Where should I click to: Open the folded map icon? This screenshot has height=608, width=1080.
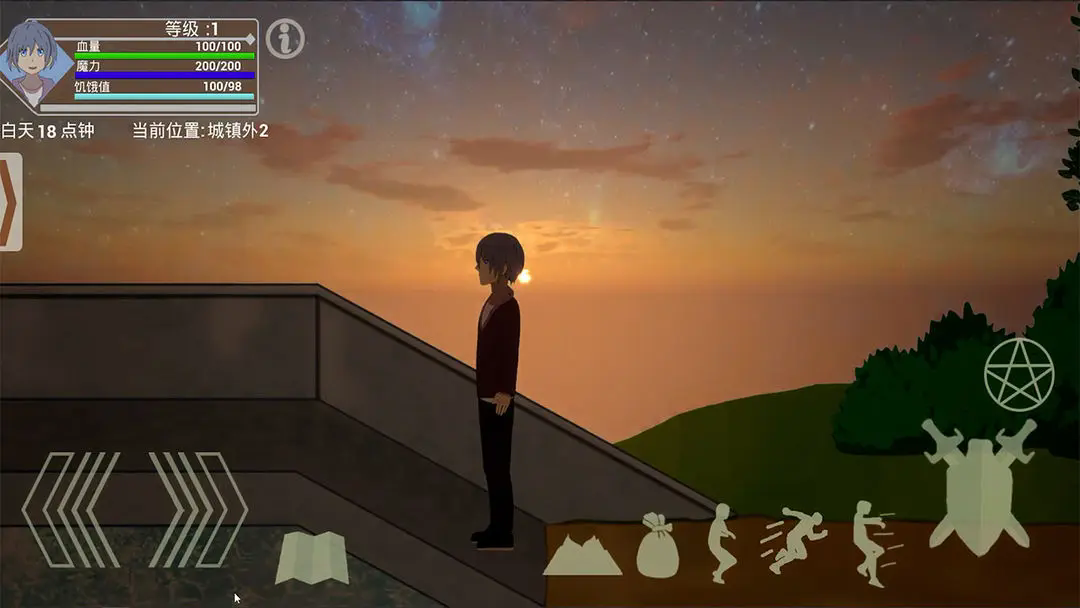pos(312,558)
